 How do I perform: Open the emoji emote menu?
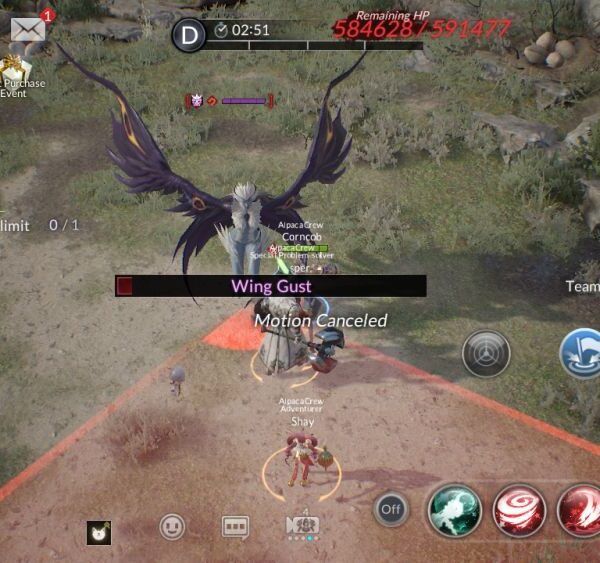tap(174, 526)
